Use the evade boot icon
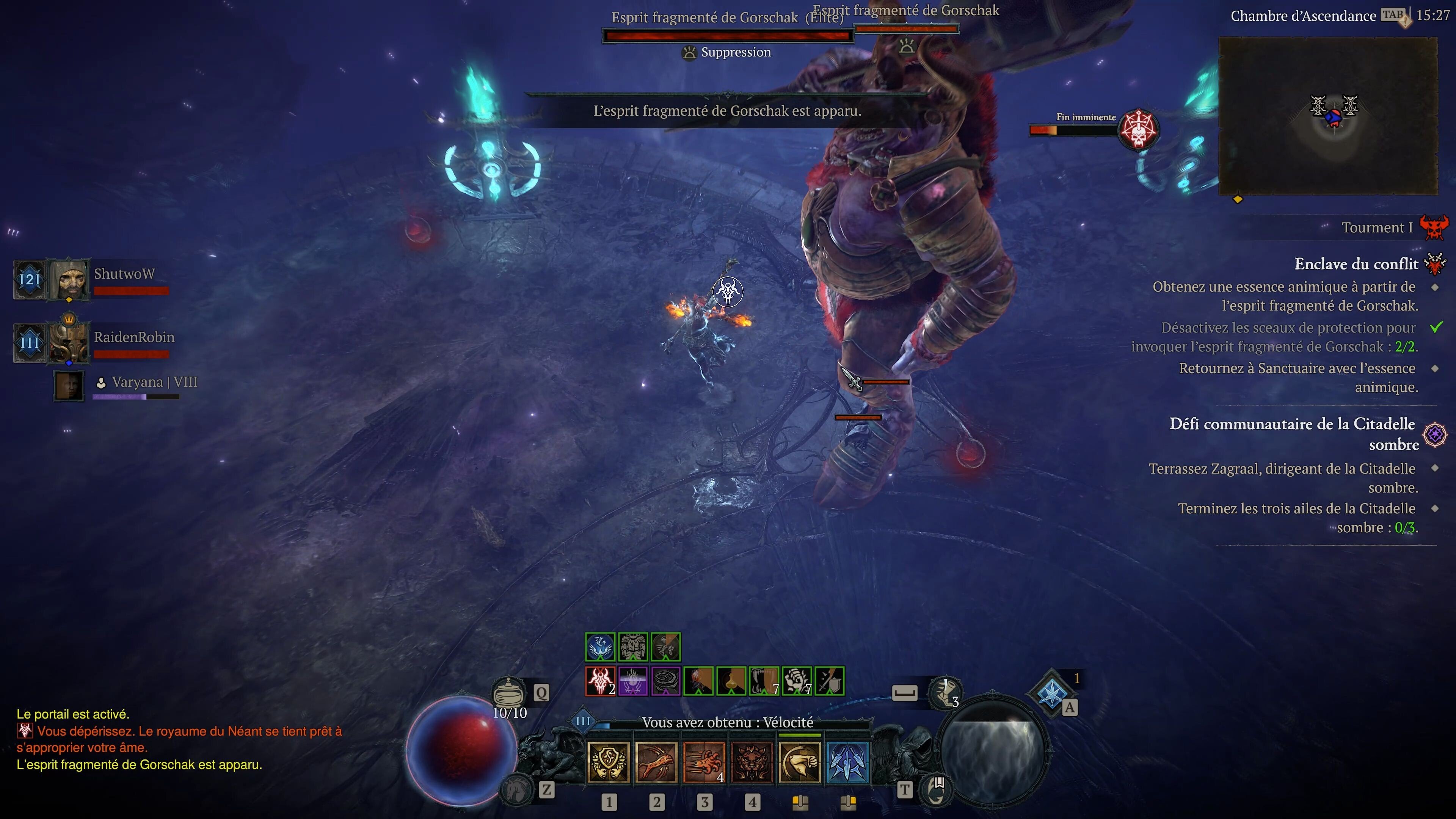 [x=945, y=693]
